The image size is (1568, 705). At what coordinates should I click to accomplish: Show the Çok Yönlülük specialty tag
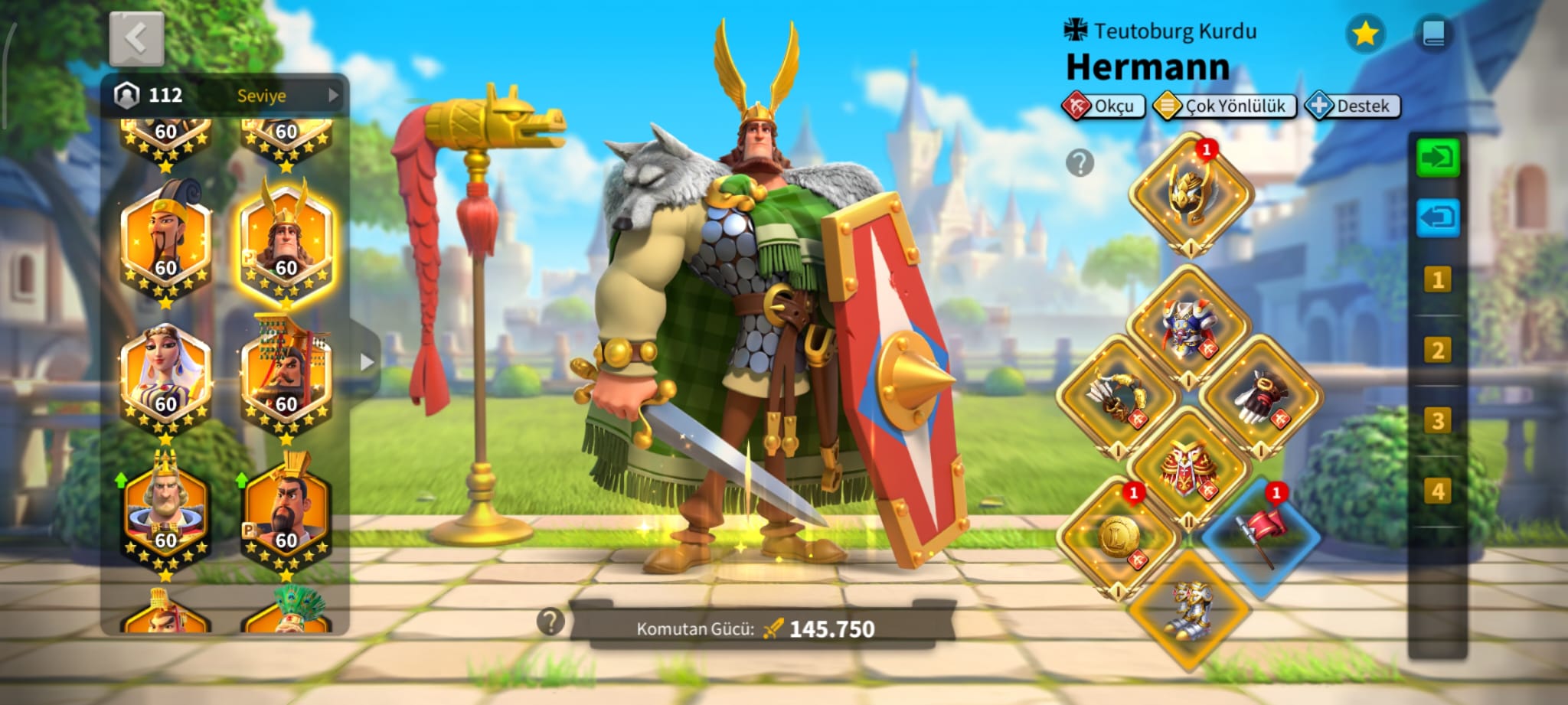(x=1224, y=106)
